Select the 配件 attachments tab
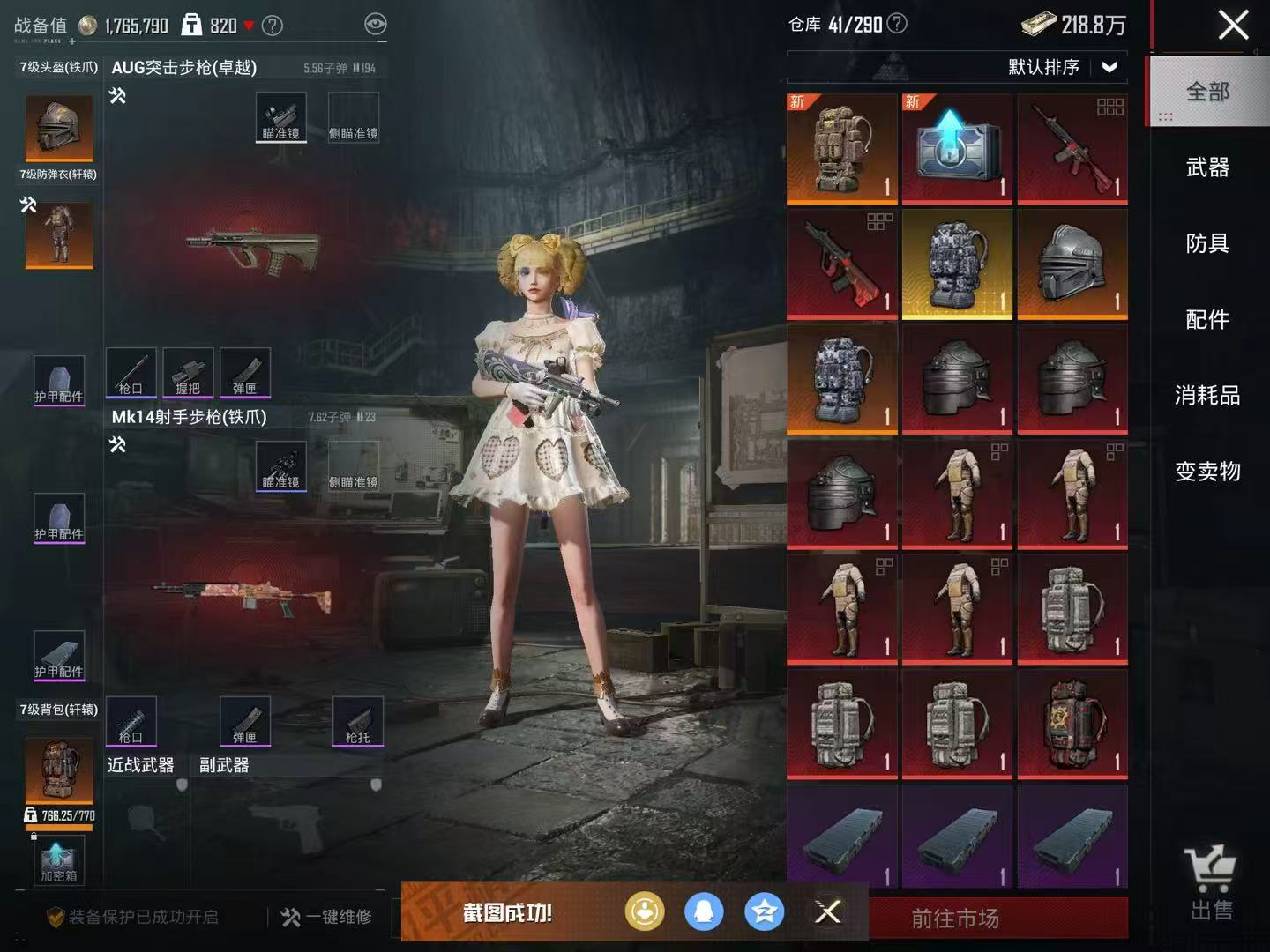Viewport: 1270px width, 952px height. [x=1207, y=319]
